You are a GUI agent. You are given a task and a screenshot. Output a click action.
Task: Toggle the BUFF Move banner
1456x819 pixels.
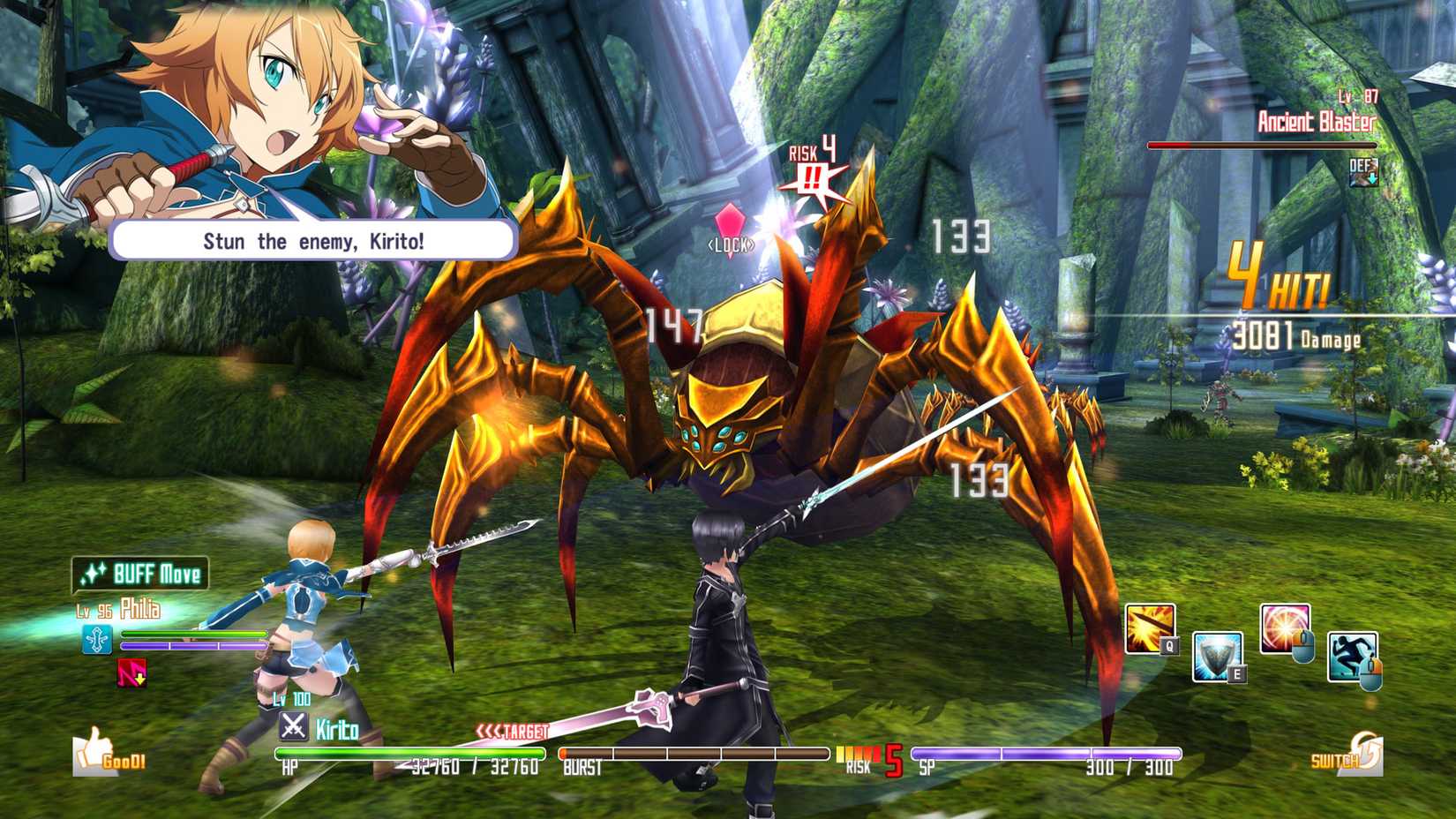click(x=141, y=574)
